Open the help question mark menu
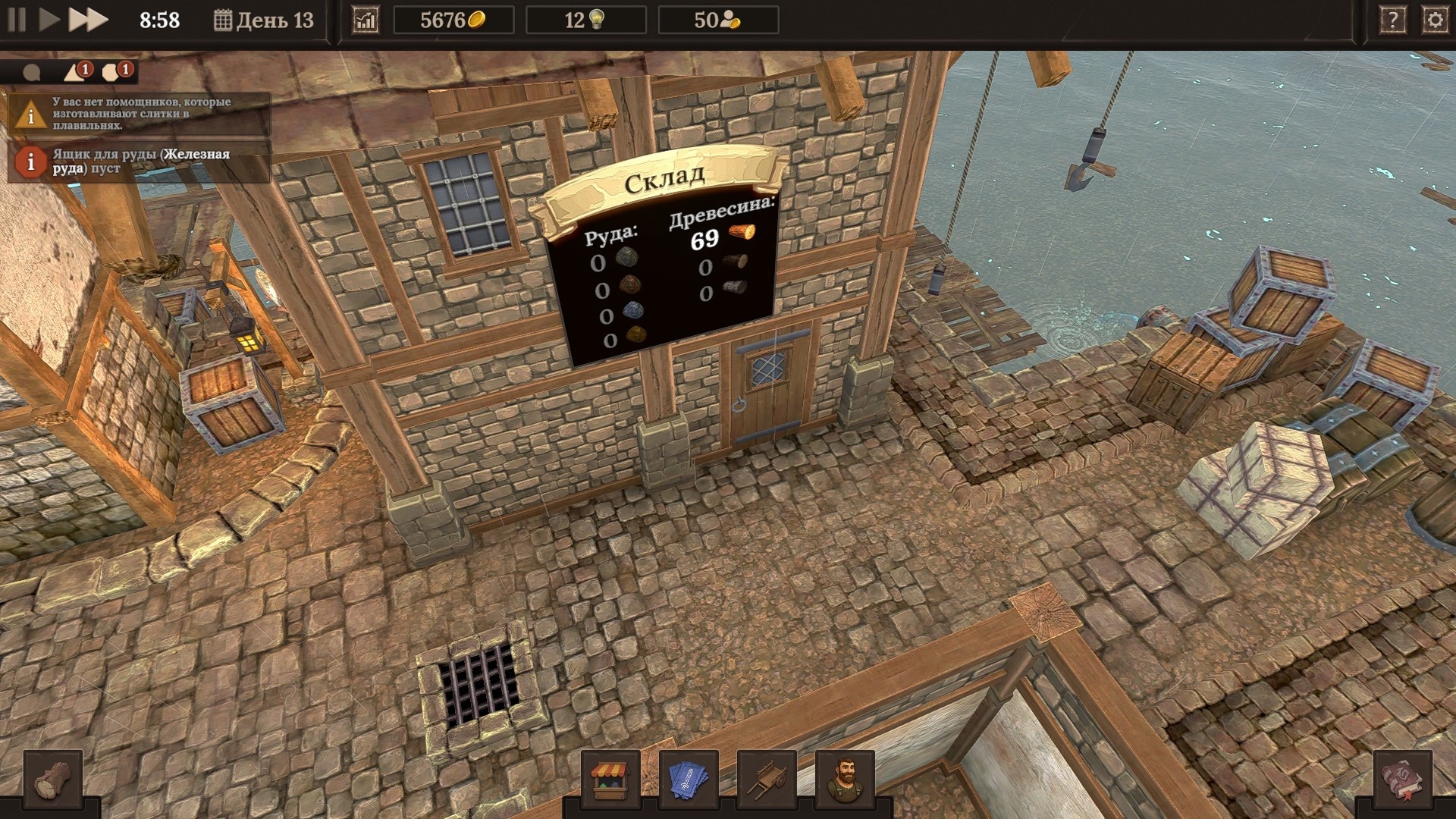The image size is (1456, 819). click(x=1392, y=20)
